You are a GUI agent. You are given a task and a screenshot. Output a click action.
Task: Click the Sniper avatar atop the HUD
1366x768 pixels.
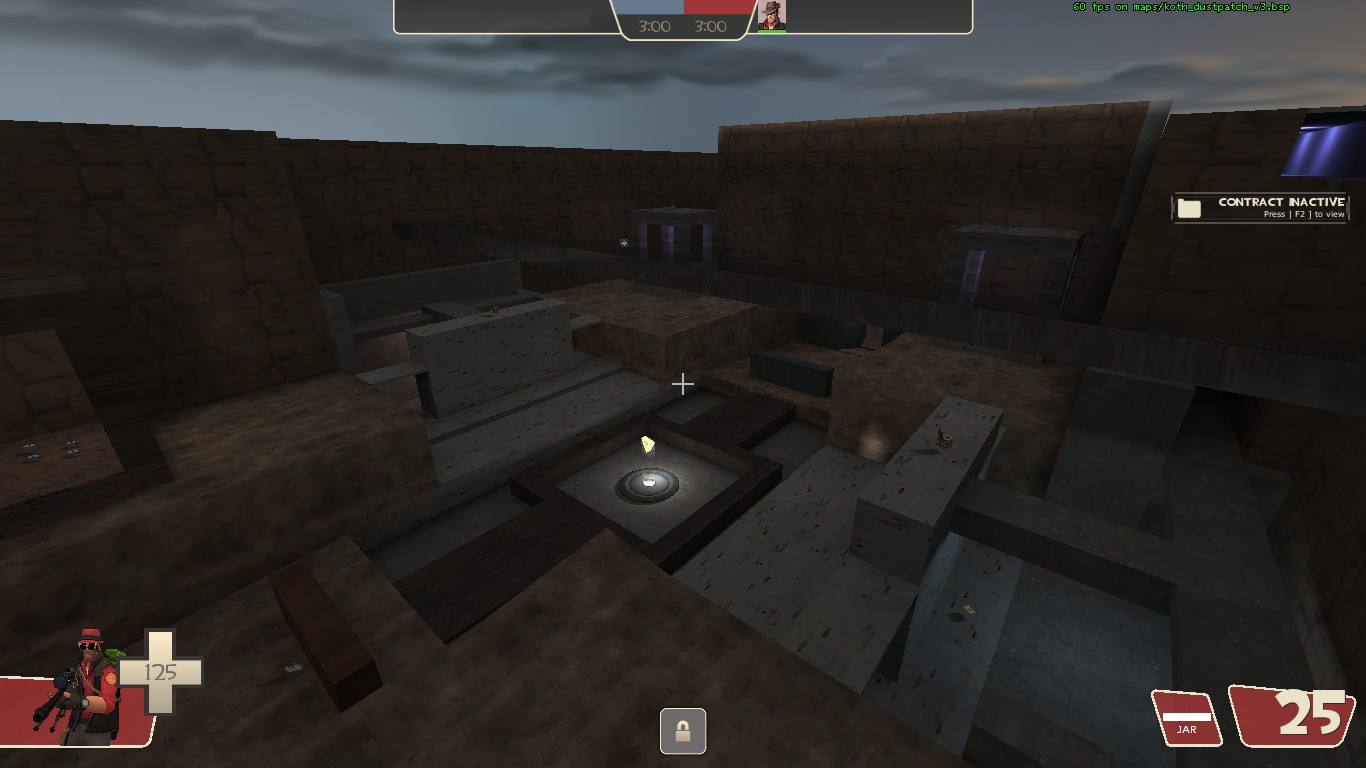point(774,15)
